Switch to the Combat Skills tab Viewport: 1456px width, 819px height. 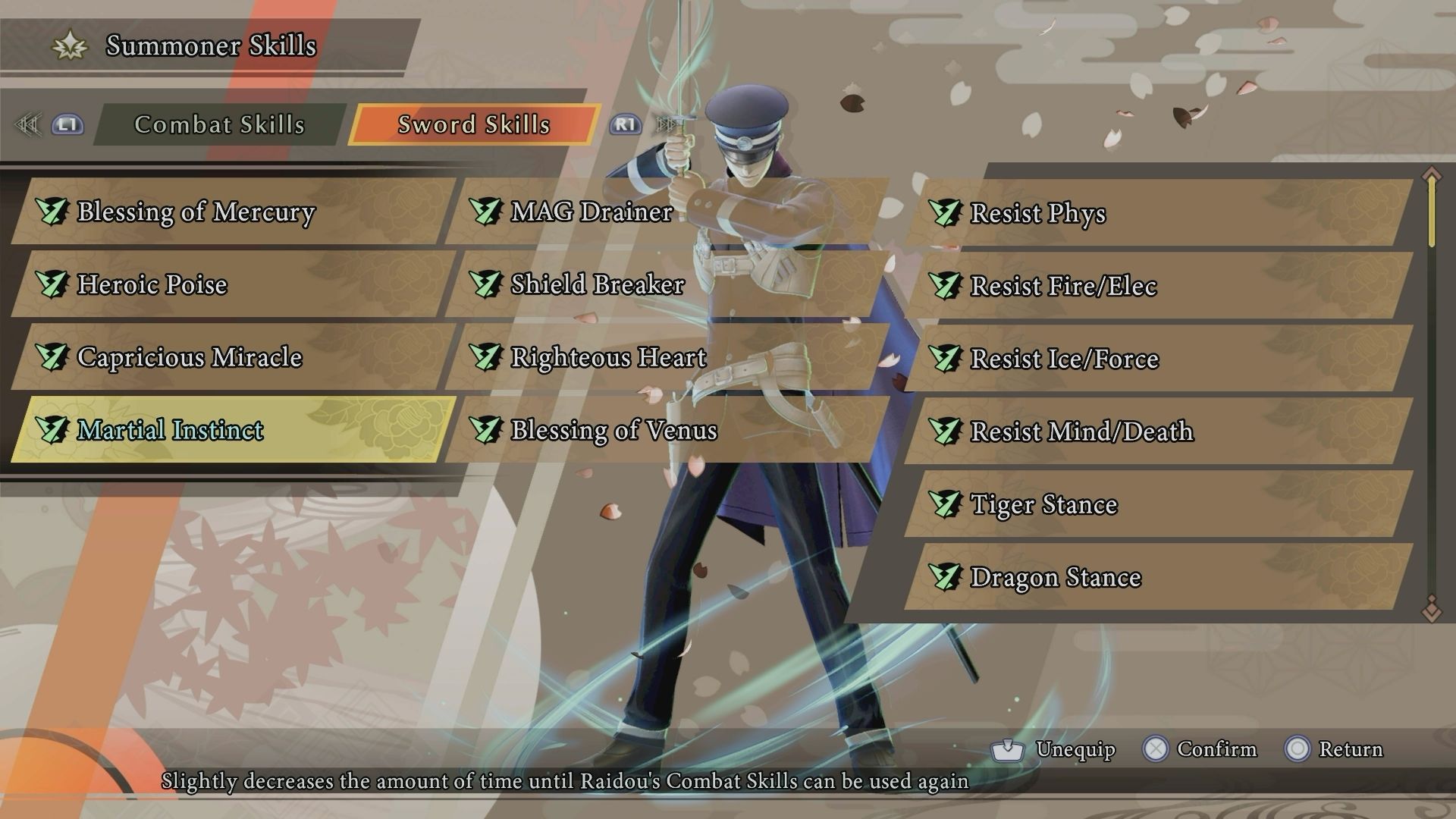pos(219,125)
